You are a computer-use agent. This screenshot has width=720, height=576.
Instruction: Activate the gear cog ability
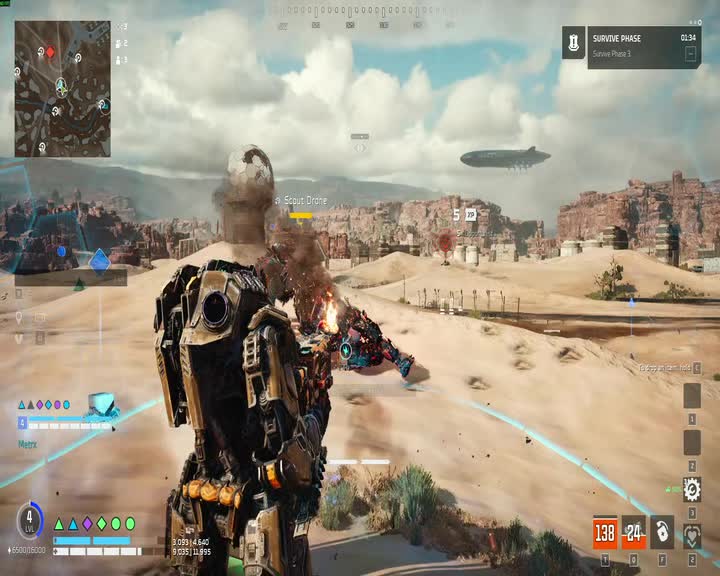pyautogui.click(x=691, y=489)
